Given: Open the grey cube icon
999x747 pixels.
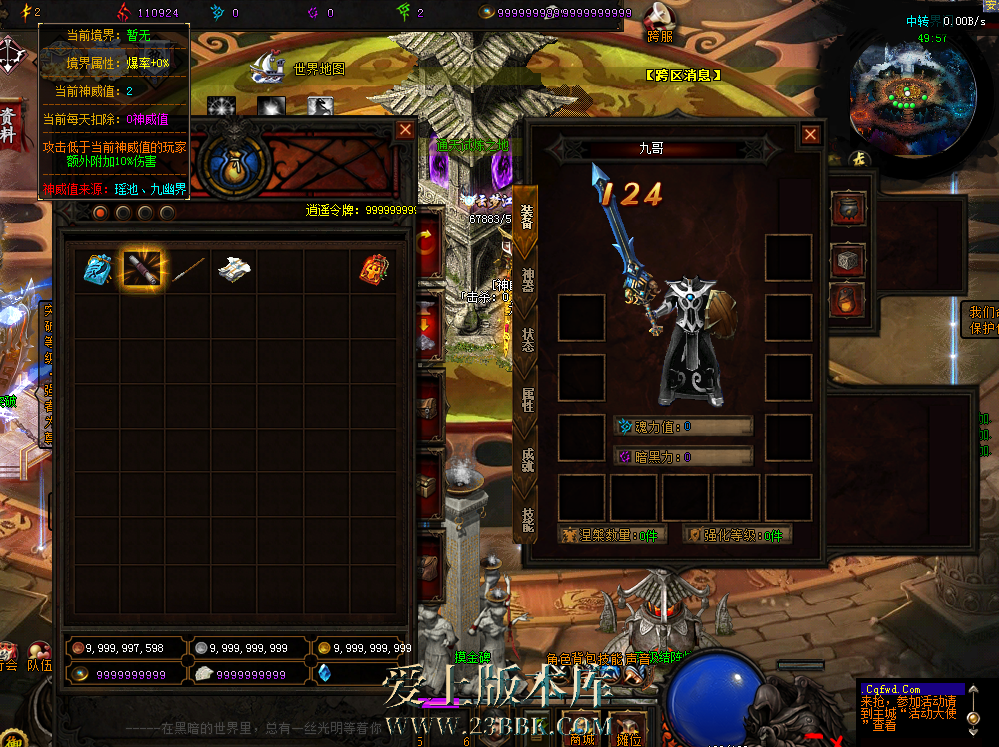Looking at the screenshot, I should pos(848,260).
